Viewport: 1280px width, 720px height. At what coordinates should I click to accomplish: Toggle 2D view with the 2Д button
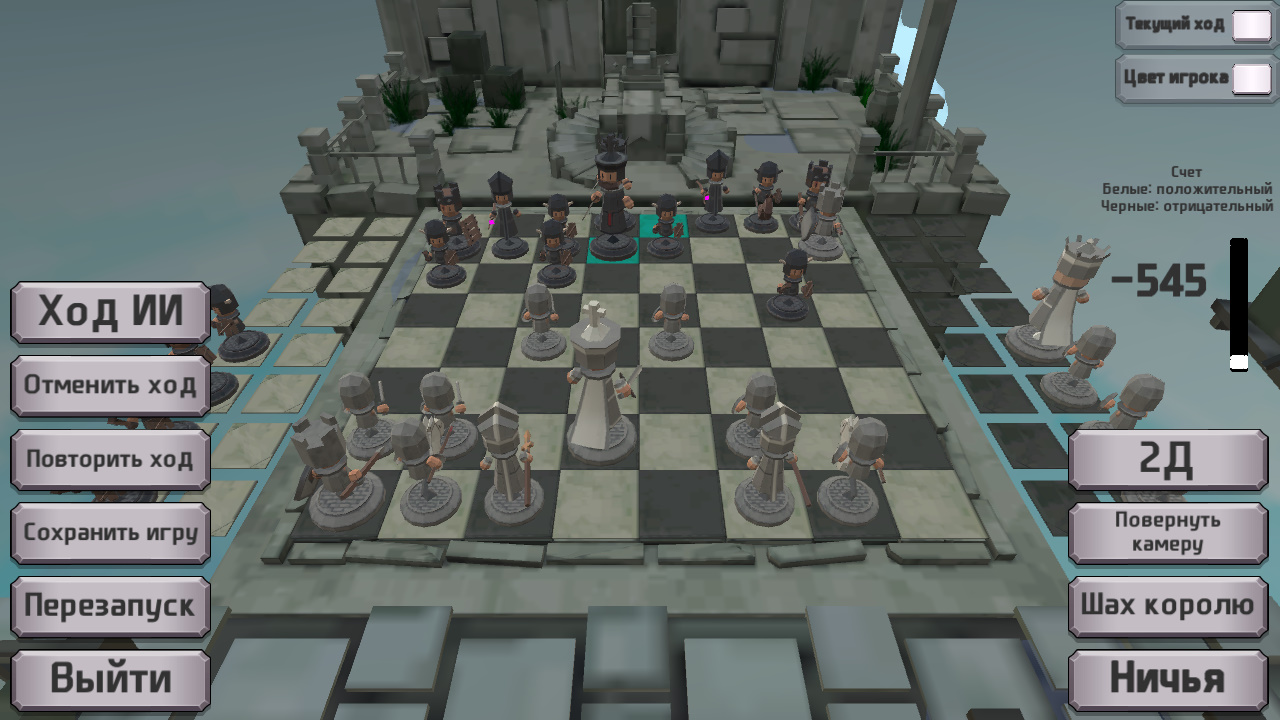coord(1168,460)
